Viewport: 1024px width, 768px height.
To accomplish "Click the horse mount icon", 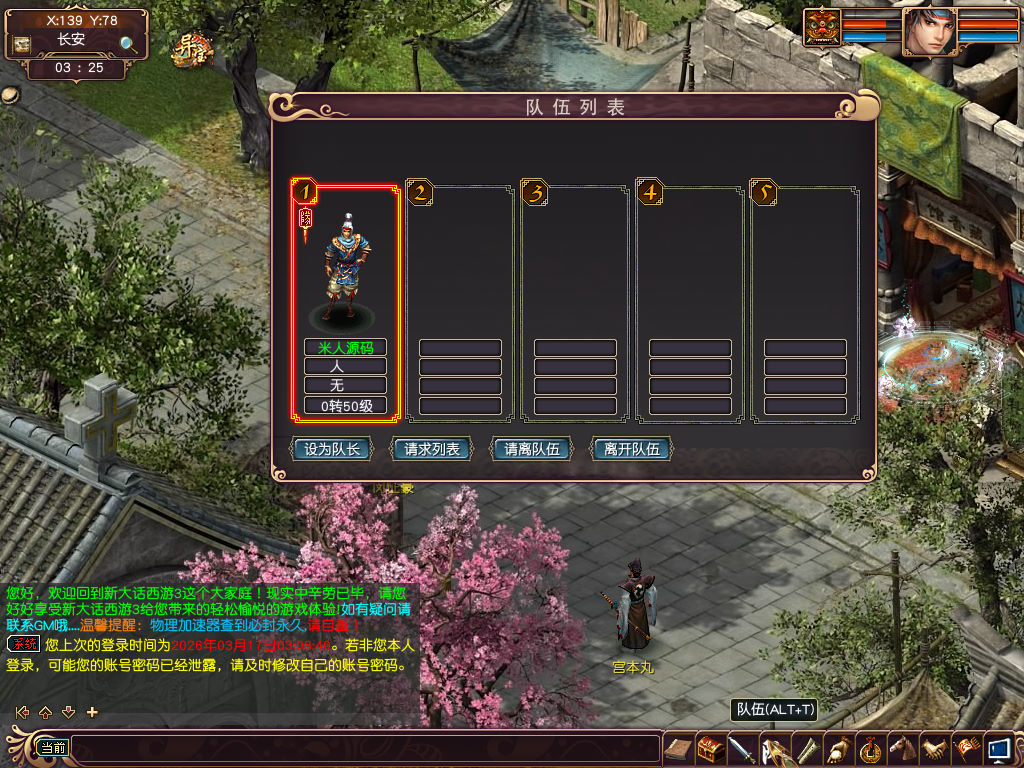I will tap(902, 748).
